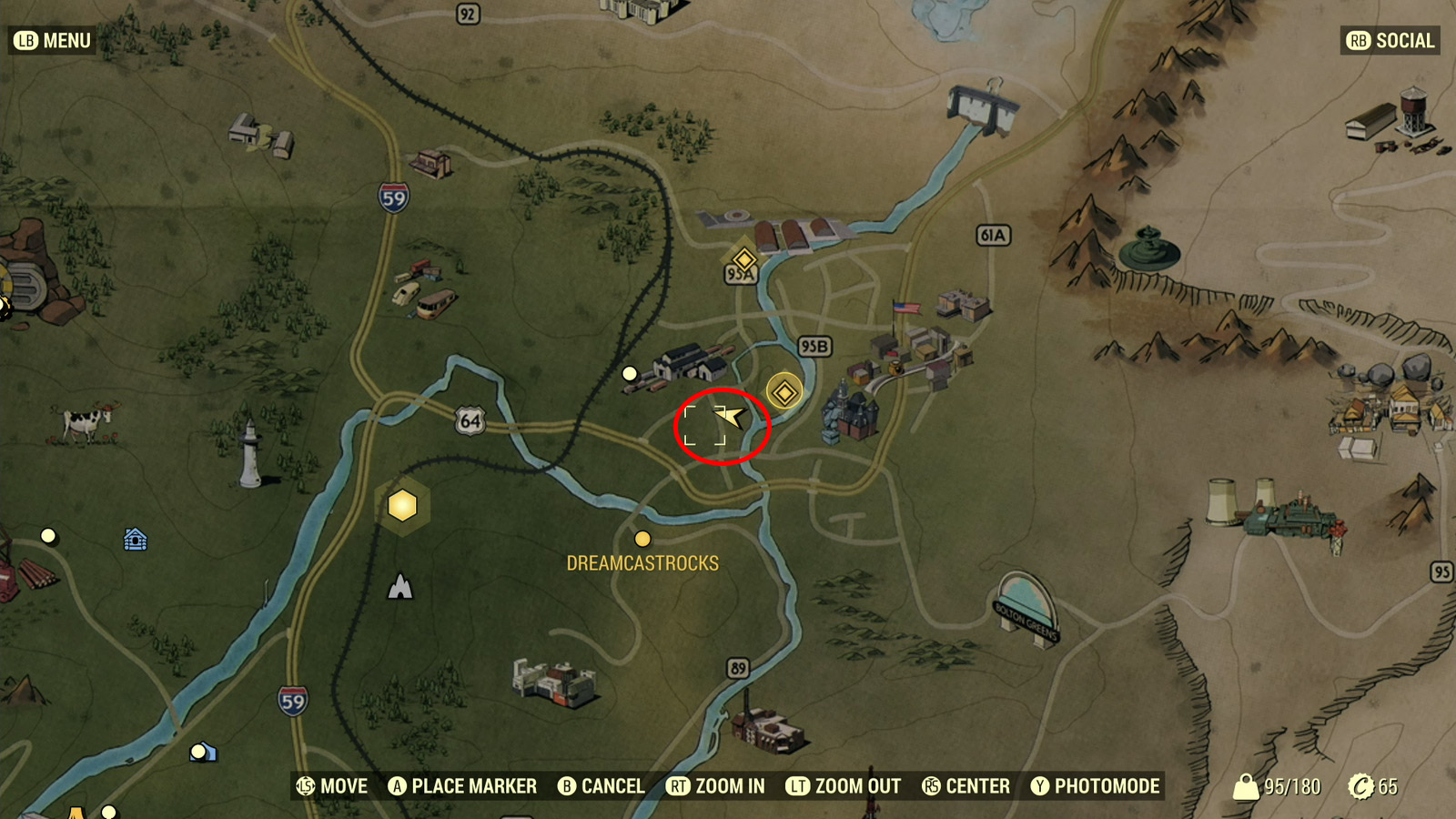Select the white dot marker near the factory

coord(630,371)
